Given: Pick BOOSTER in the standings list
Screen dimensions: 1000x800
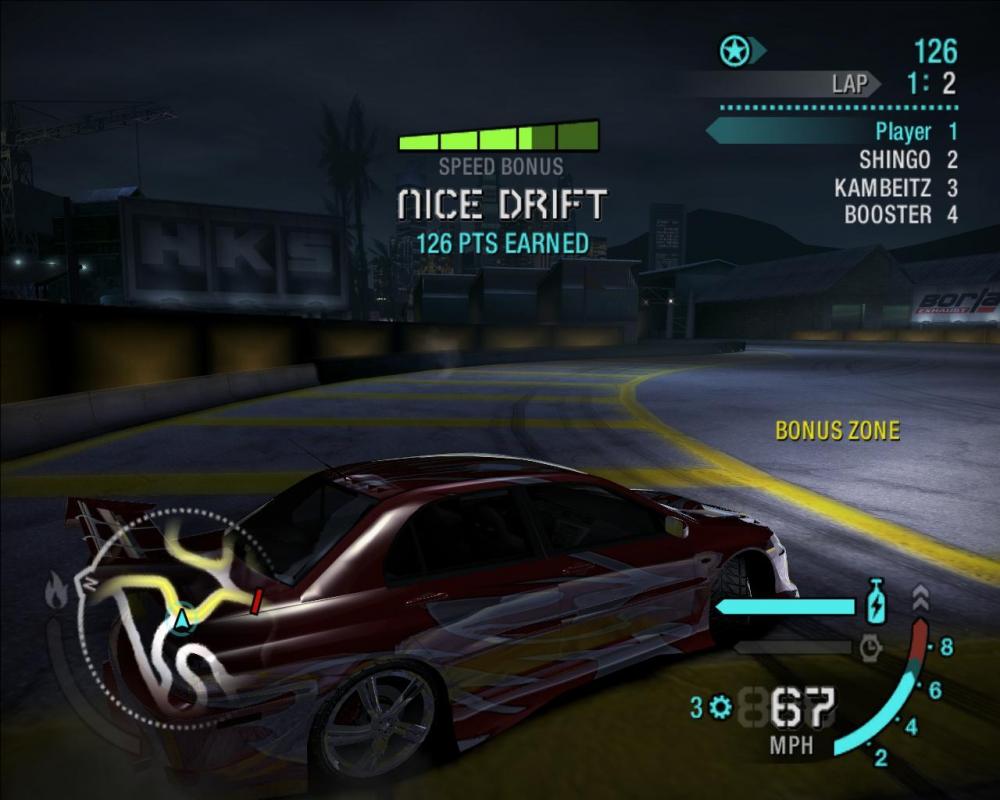Looking at the screenshot, I should (x=900, y=214).
